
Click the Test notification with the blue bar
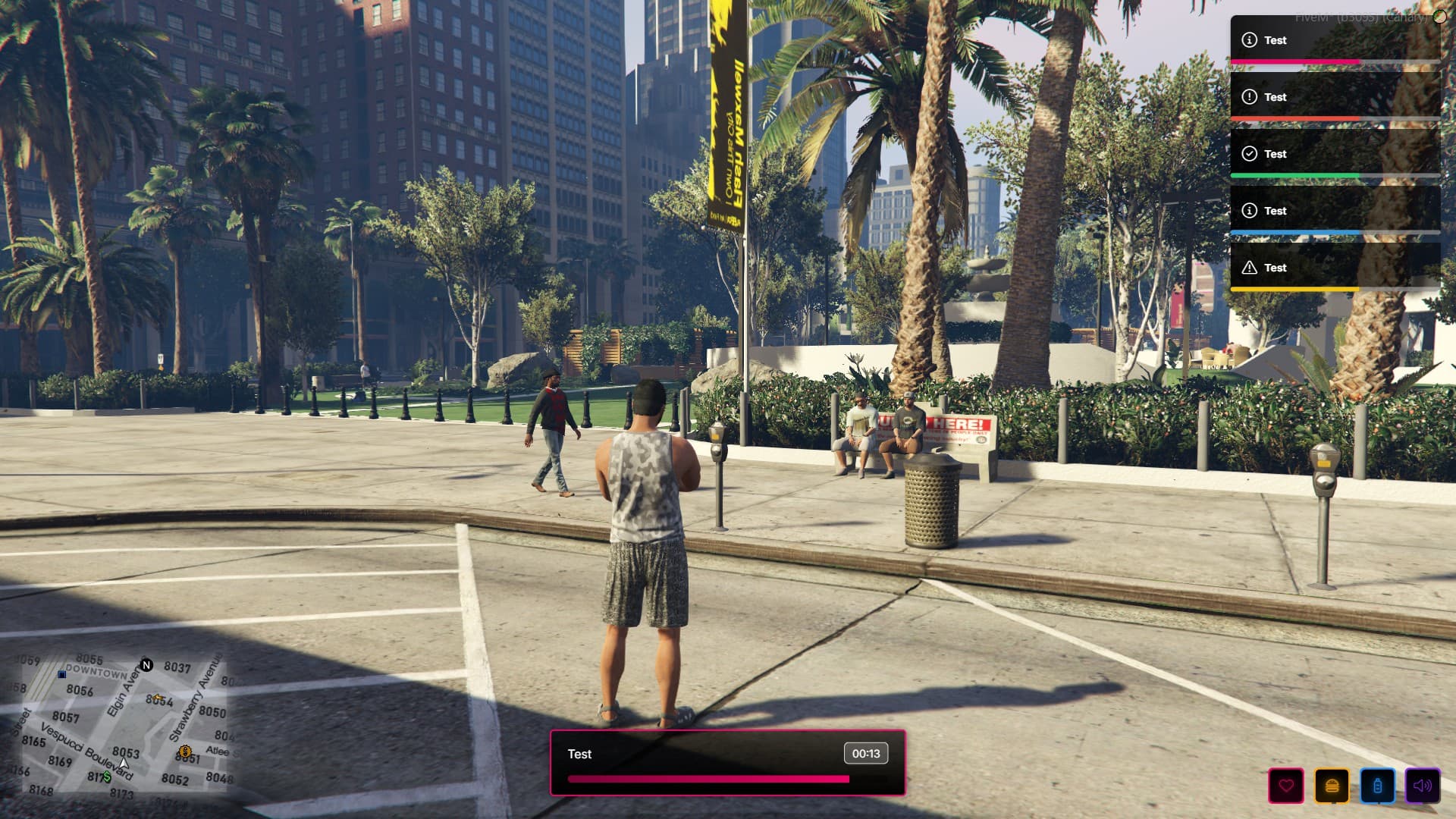[x=1335, y=211]
